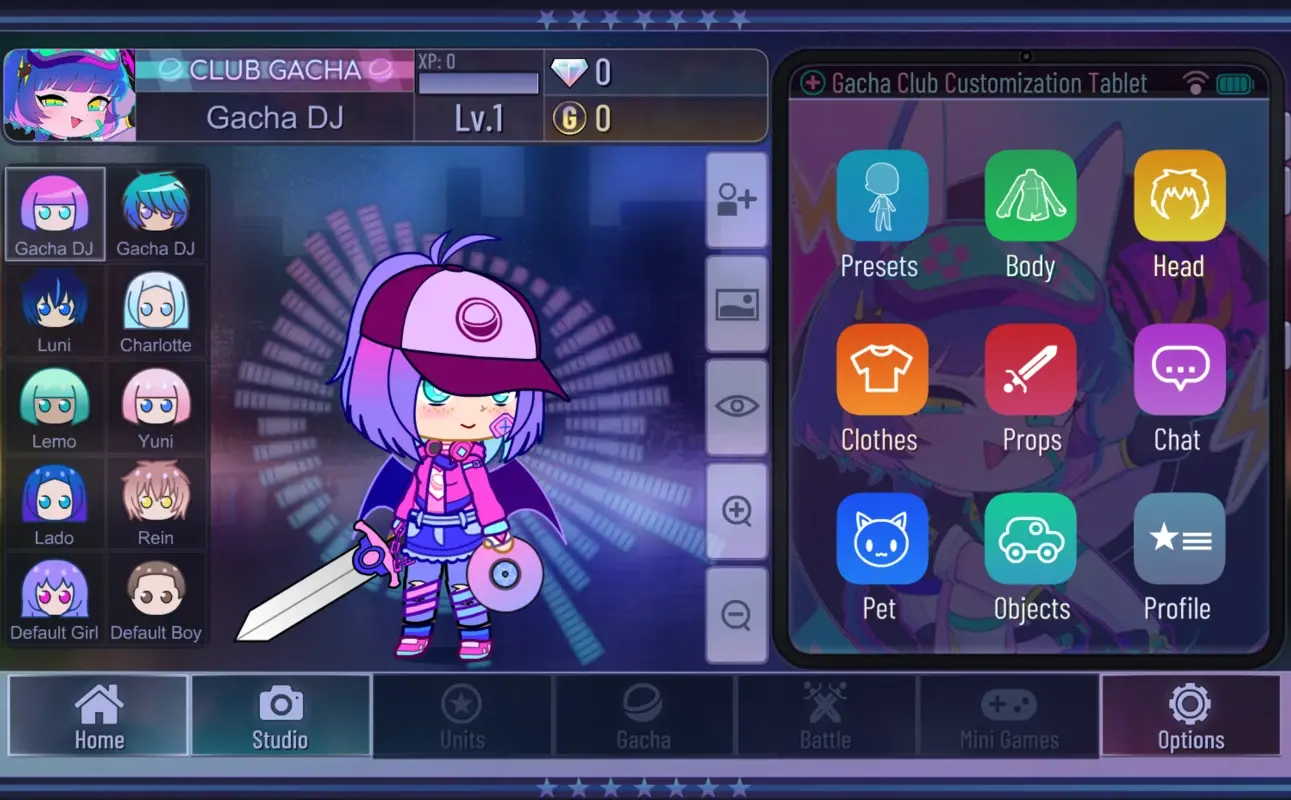The width and height of the screenshot is (1291, 800).
Task: Open the Chat customization menu
Action: click(1179, 369)
